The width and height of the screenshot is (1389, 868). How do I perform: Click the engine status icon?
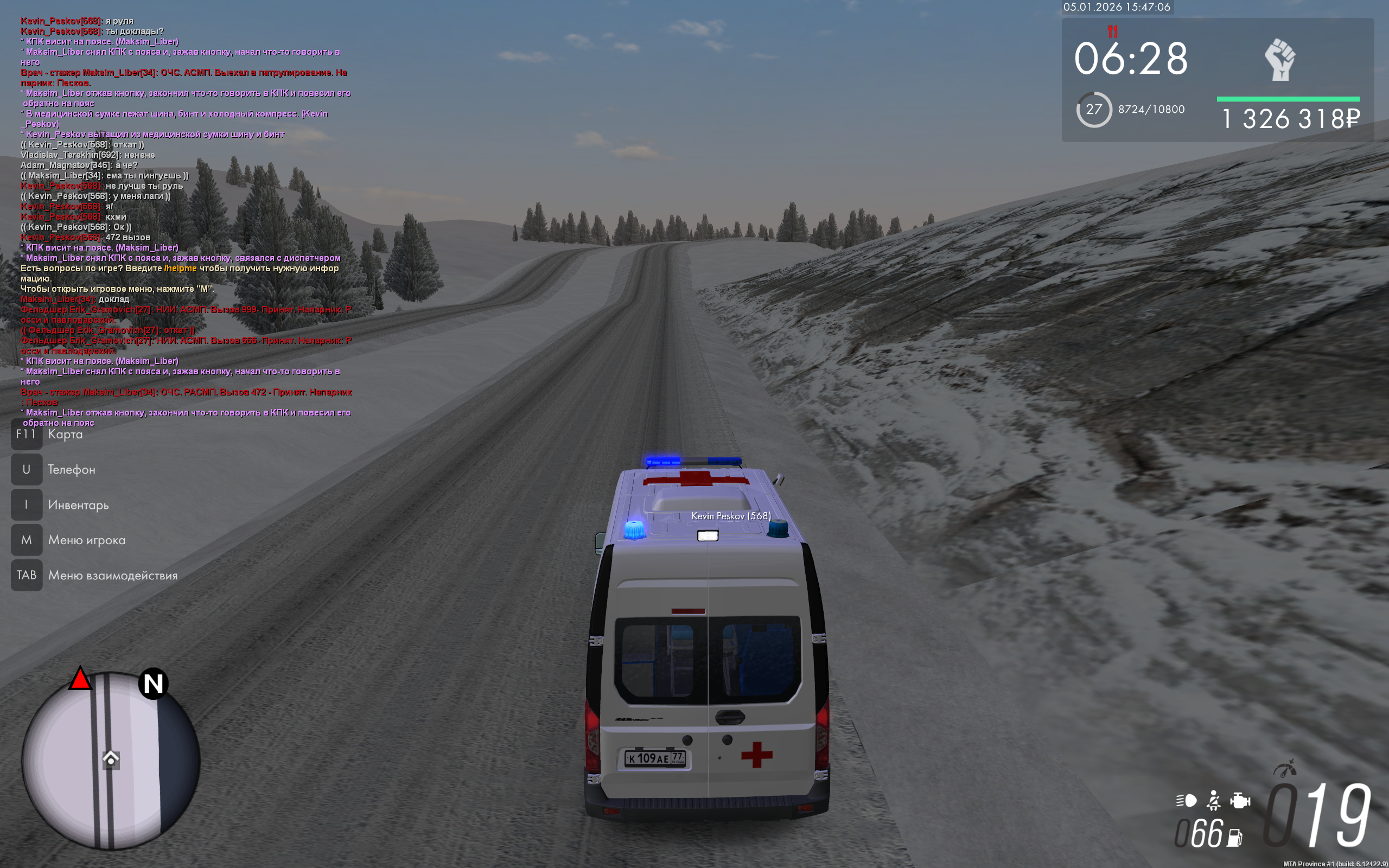[1240, 800]
